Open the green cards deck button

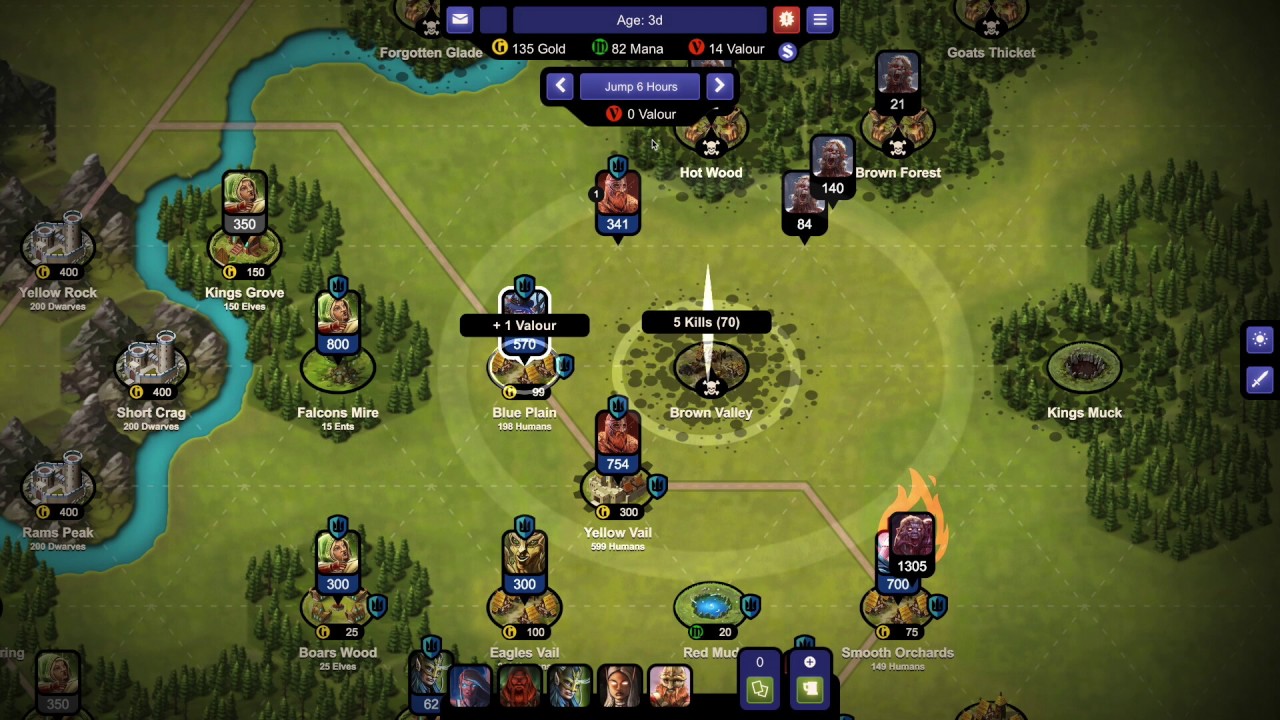click(759, 689)
